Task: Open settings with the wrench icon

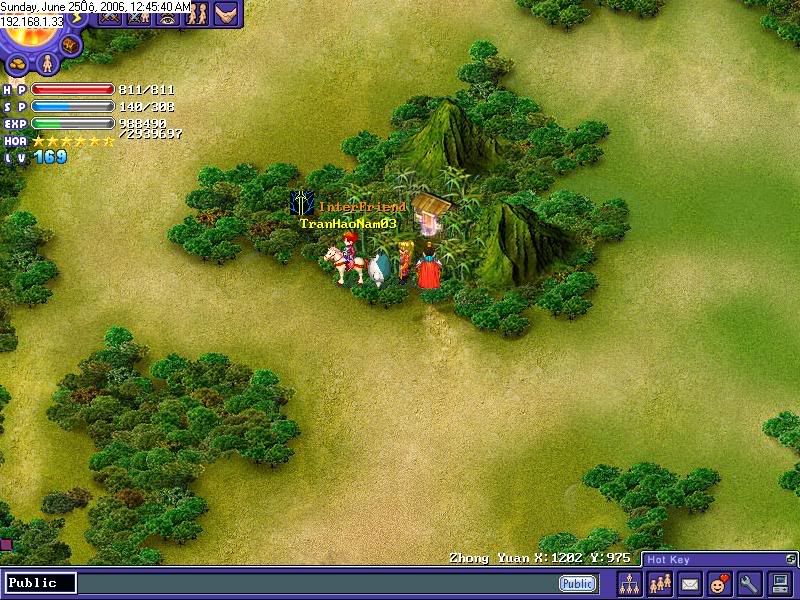Action: click(x=749, y=584)
